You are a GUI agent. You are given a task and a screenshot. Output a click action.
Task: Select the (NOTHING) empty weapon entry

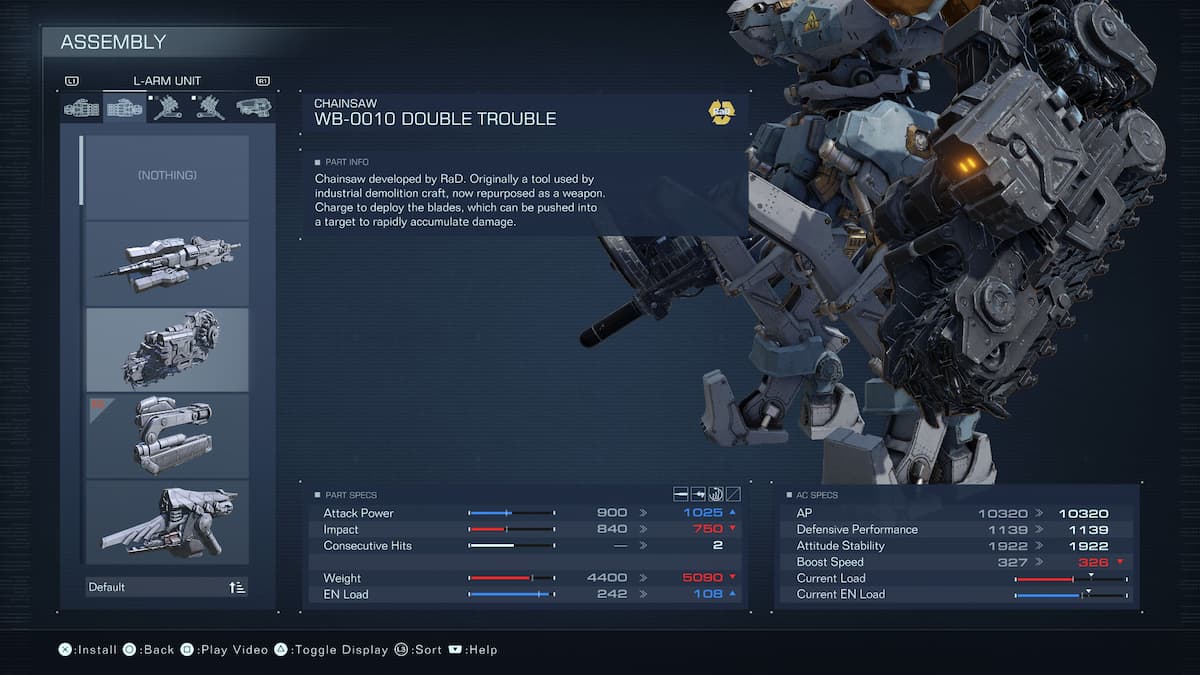pos(167,176)
